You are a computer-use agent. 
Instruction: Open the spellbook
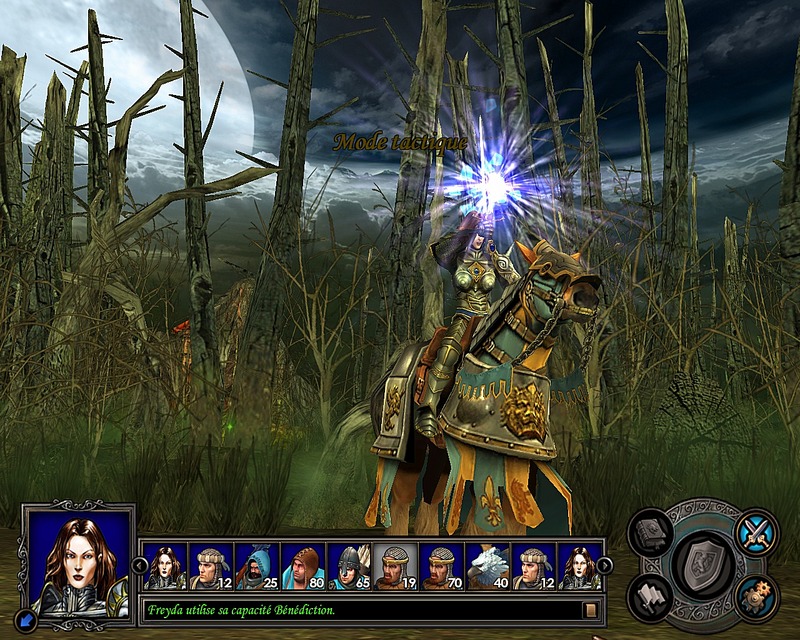pyautogui.click(x=651, y=531)
